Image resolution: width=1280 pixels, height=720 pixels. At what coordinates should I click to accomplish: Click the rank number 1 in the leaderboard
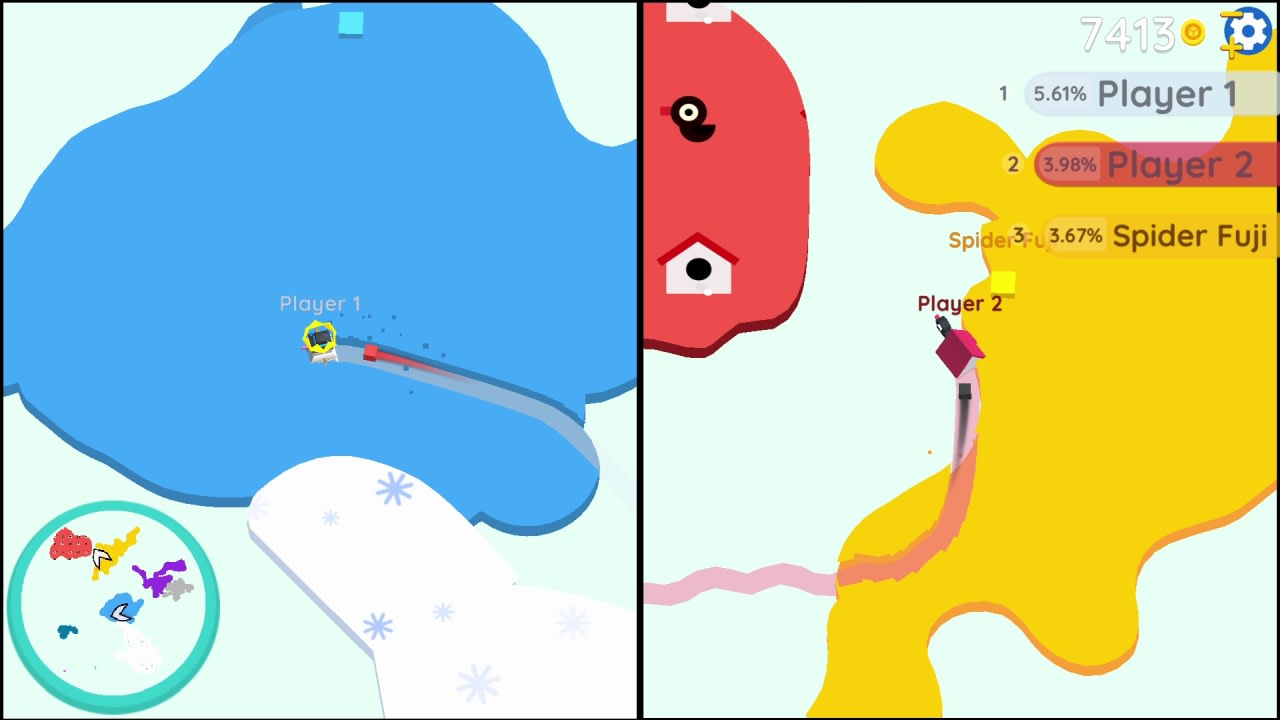tap(1003, 93)
